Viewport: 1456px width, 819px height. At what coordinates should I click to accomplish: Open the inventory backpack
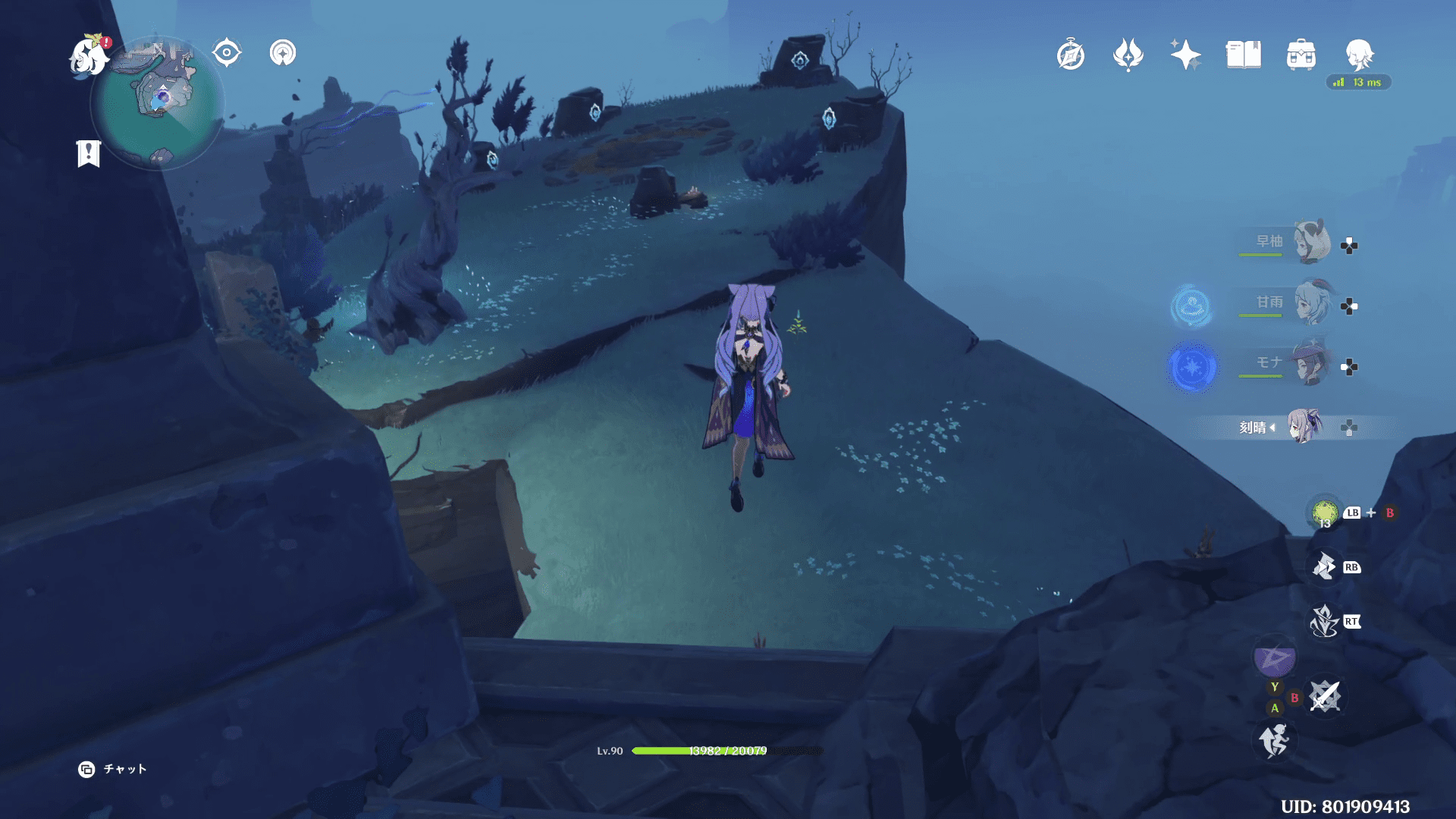tap(1301, 55)
